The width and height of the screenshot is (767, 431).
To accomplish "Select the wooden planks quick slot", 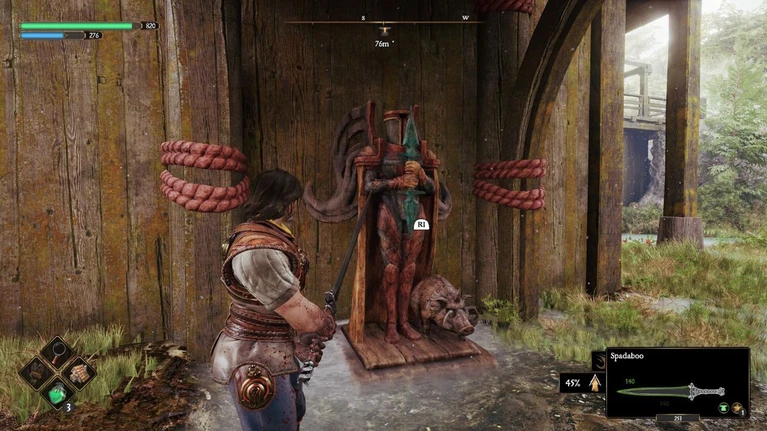I will pyautogui.click(x=79, y=374).
